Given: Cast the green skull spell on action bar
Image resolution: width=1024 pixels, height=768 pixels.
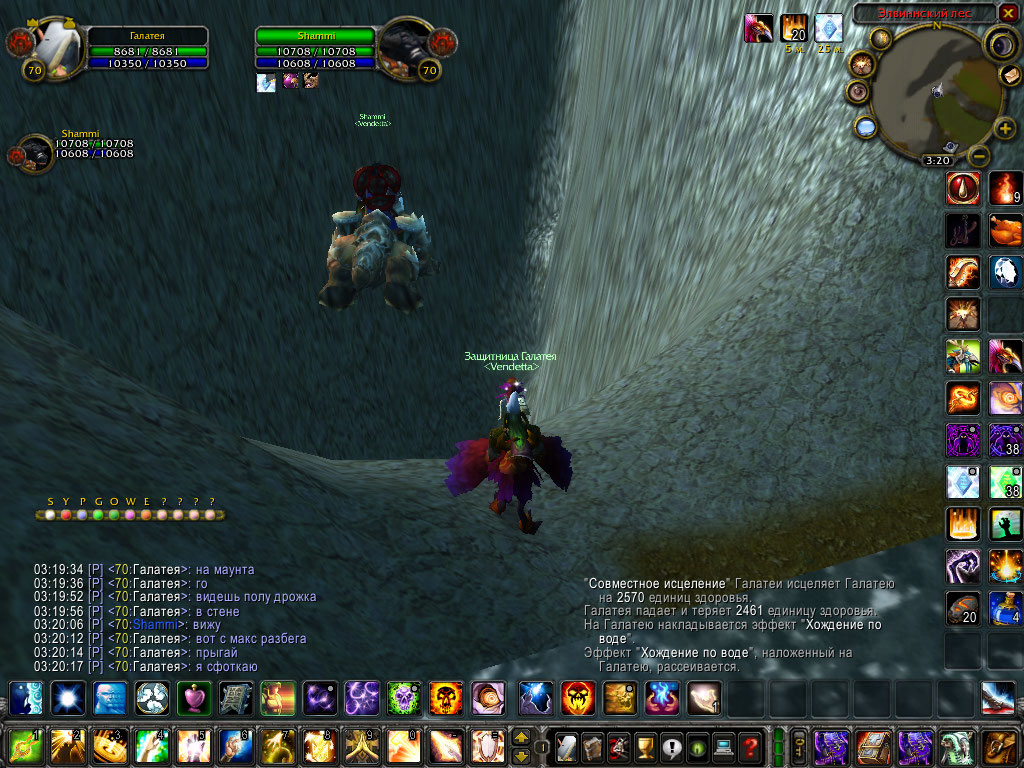Looking at the screenshot, I should pyautogui.click(x=403, y=697).
